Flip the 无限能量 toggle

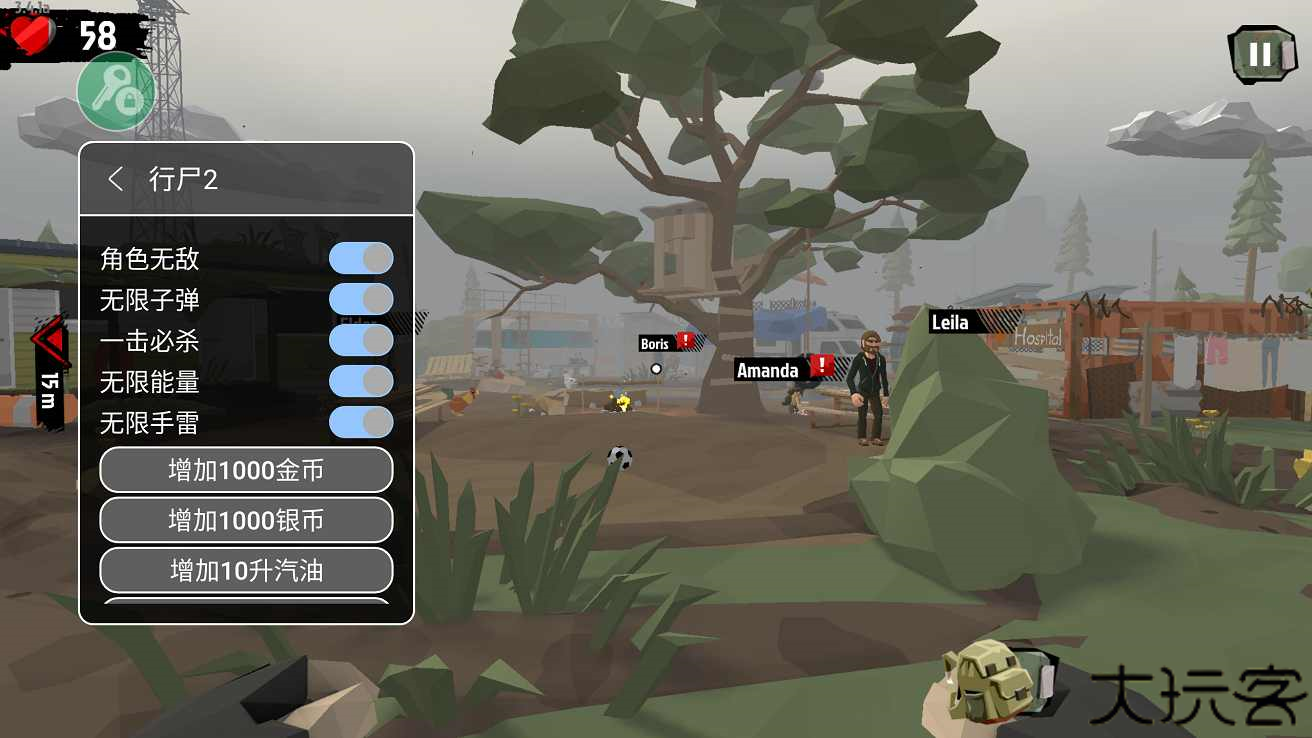pyautogui.click(x=361, y=381)
